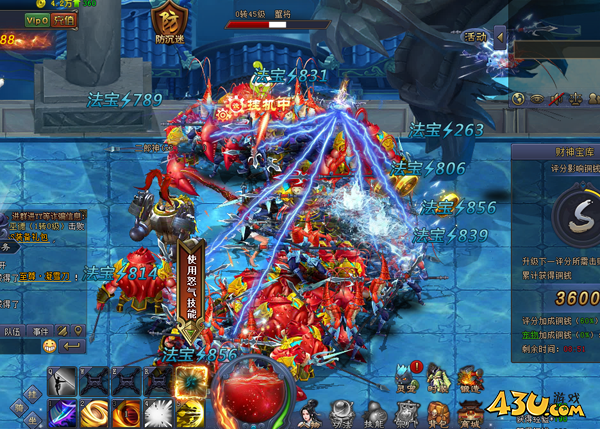Open the 灵宠 spirit pet menu
Viewport: 600px width, 429px height.
pyautogui.click(x=404, y=379)
